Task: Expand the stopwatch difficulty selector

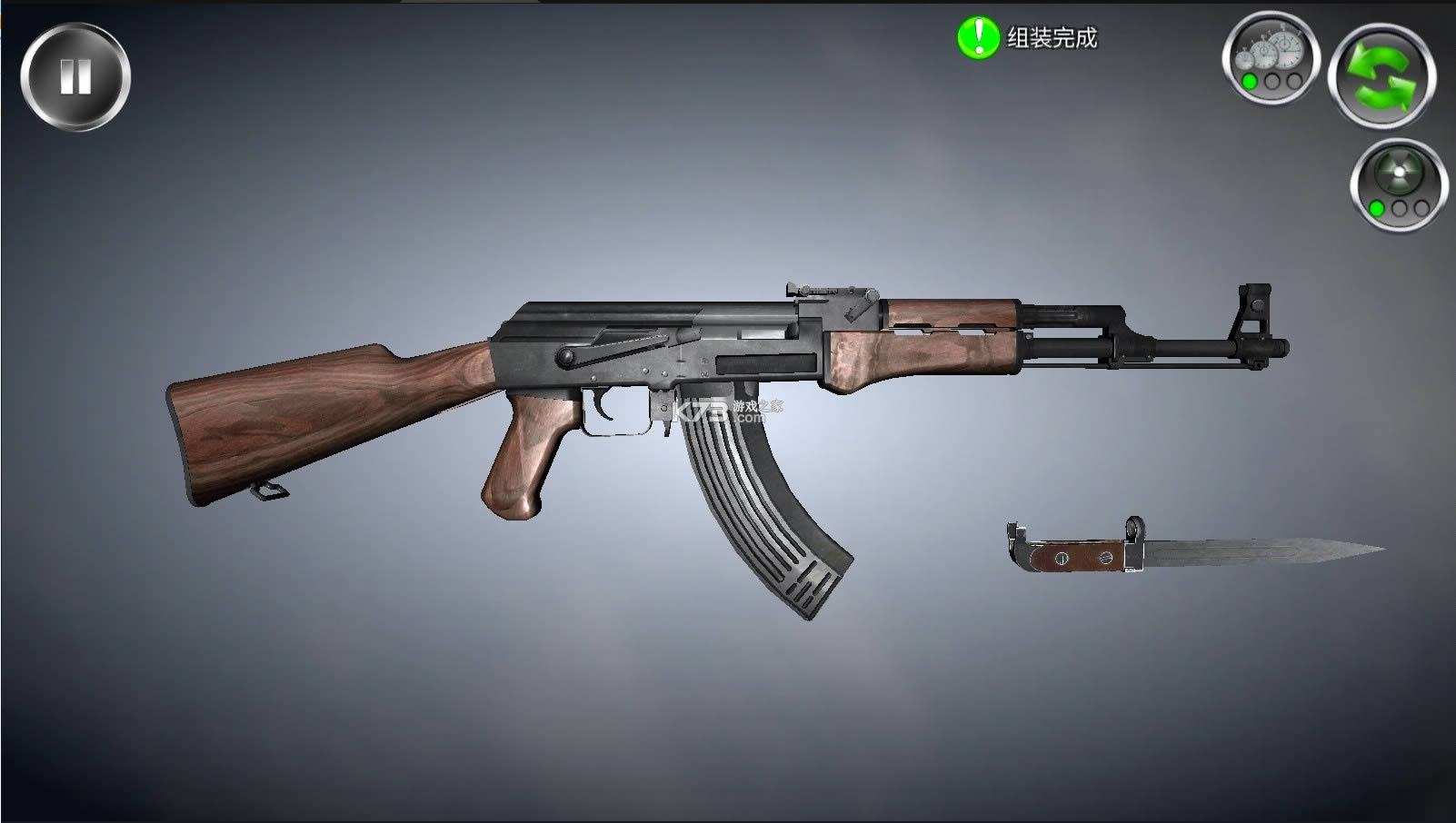Action: click(1271, 59)
